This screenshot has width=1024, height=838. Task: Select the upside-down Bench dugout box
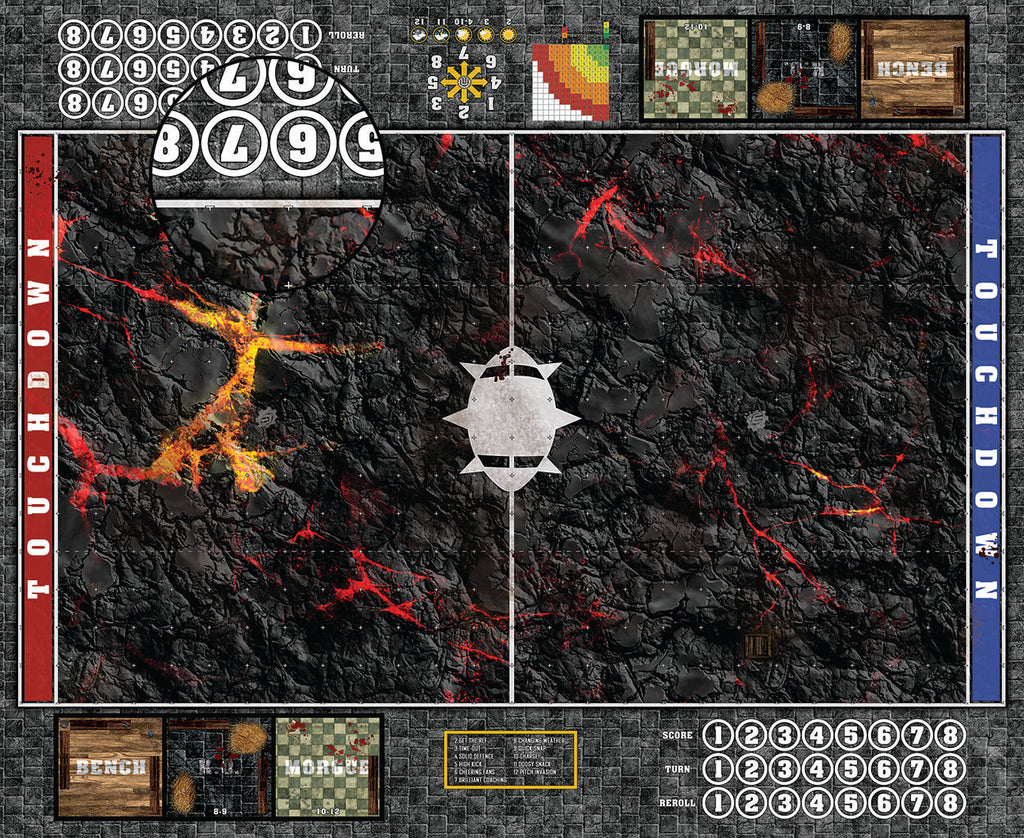[913, 69]
